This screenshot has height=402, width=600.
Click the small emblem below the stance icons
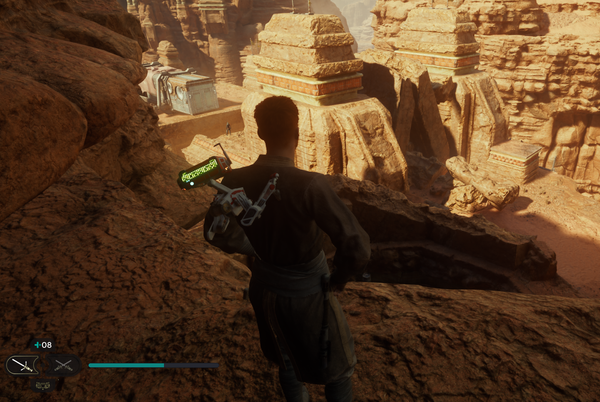[x=42, y=384]
